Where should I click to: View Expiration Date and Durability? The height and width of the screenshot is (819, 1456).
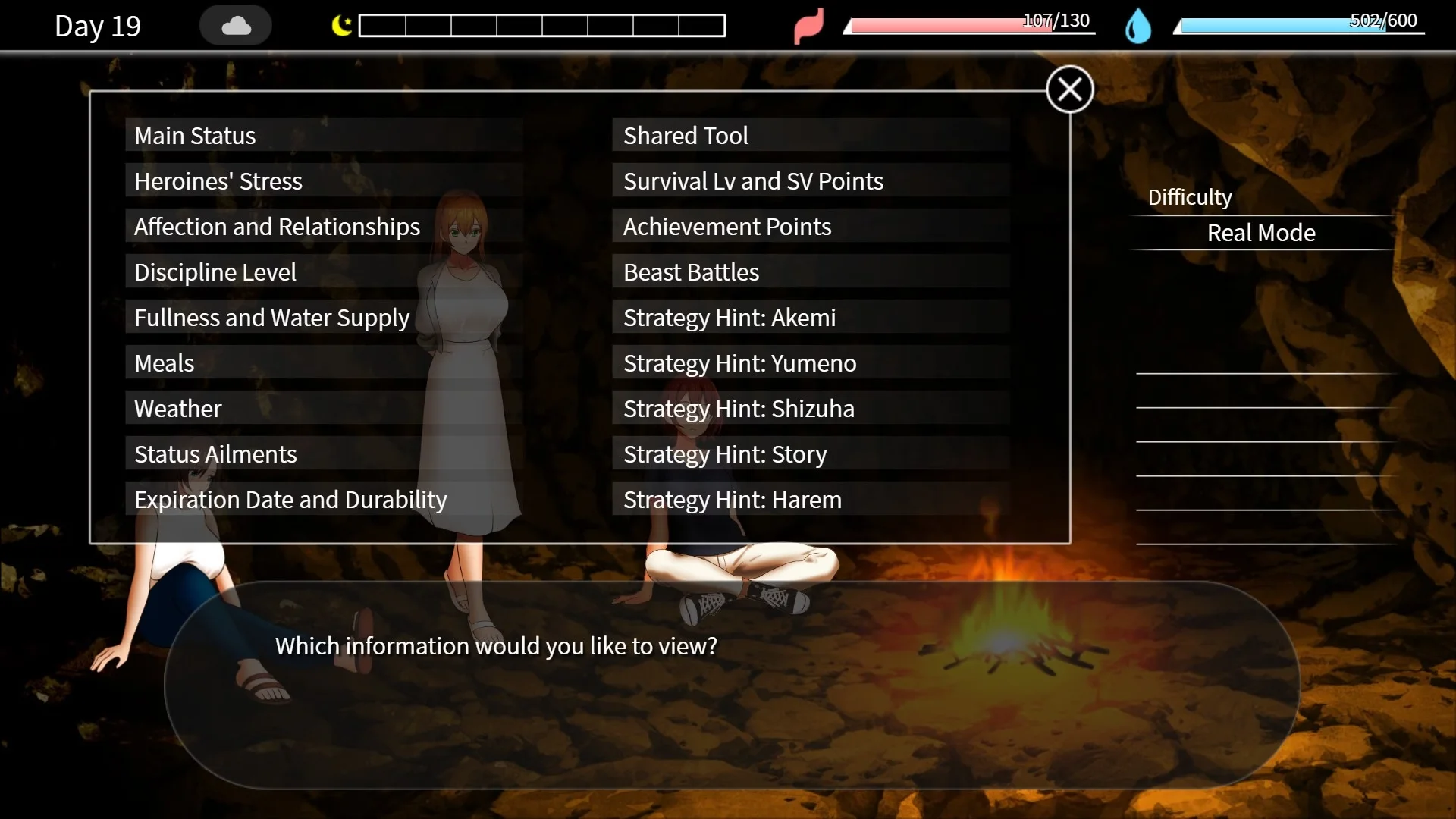click(x=324, y=500)
